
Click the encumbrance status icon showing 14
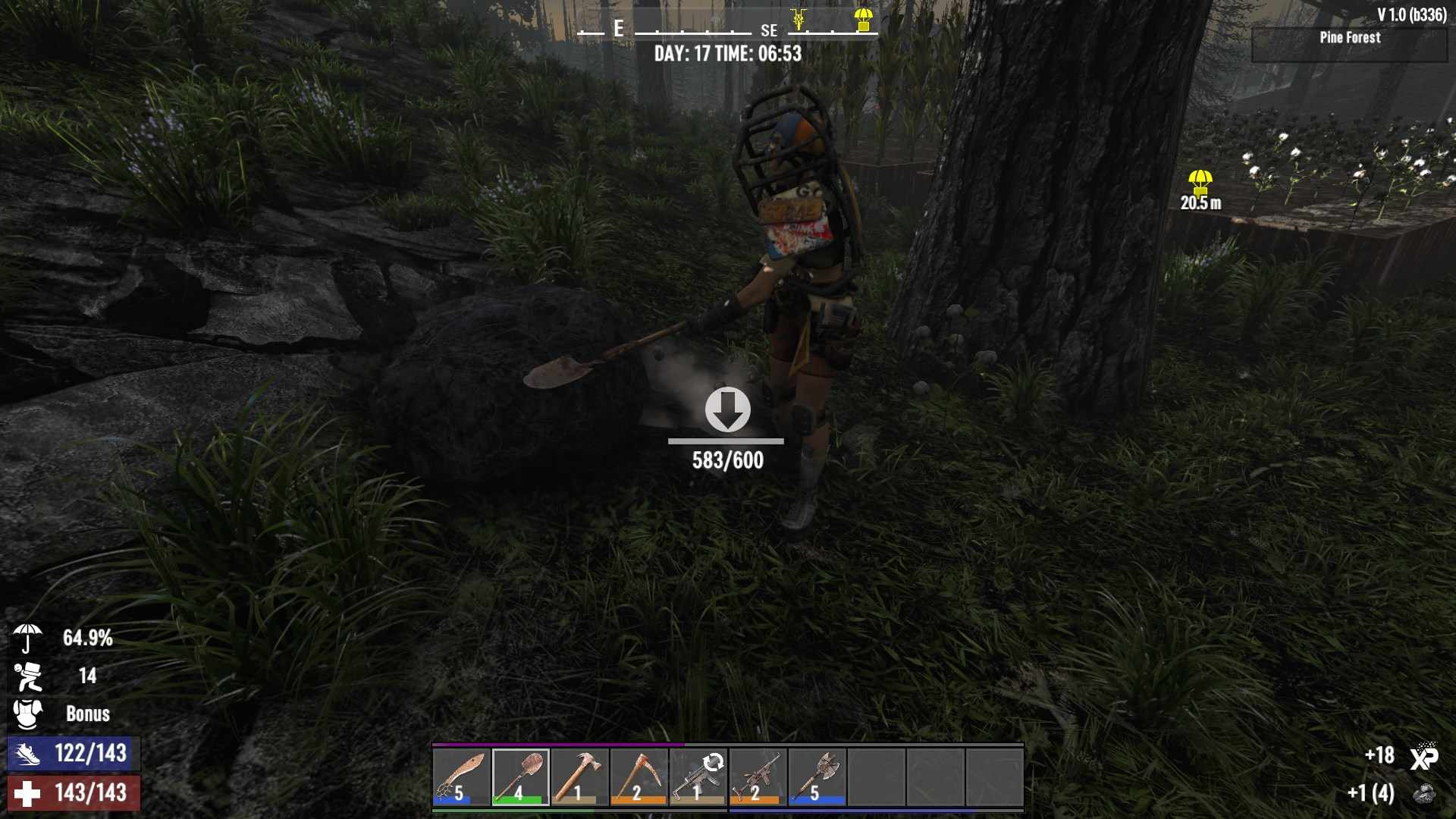pyautogui.click(x=27, y=676)
